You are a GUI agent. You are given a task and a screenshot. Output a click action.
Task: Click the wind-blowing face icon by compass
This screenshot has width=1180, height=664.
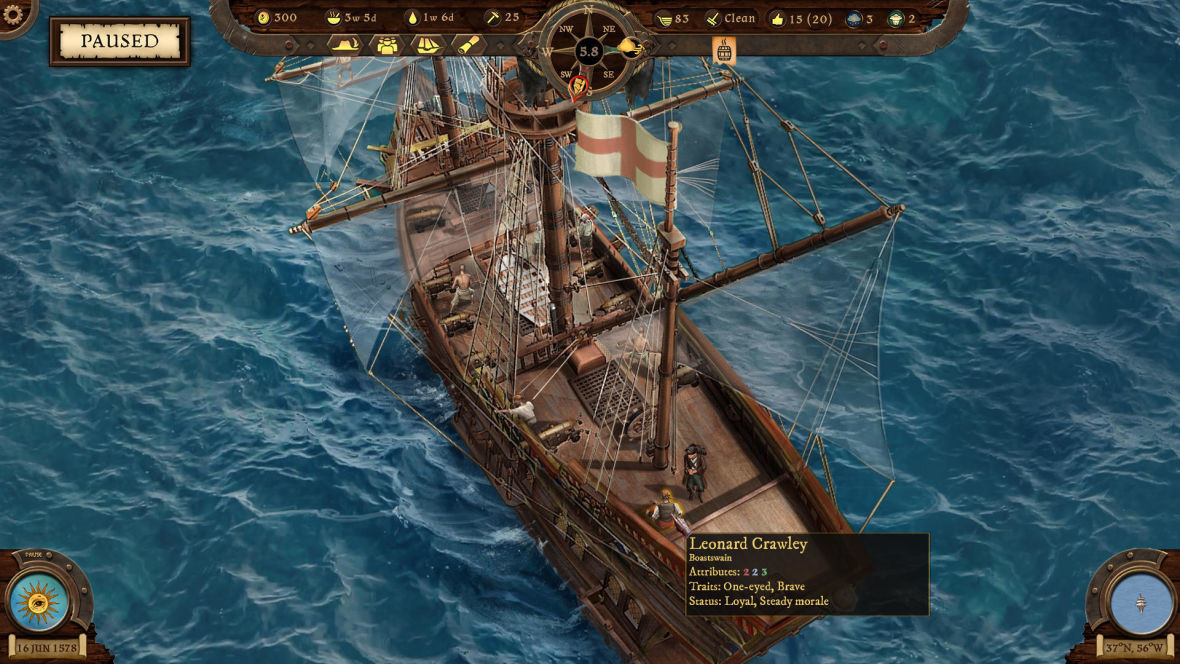(629, 46)
